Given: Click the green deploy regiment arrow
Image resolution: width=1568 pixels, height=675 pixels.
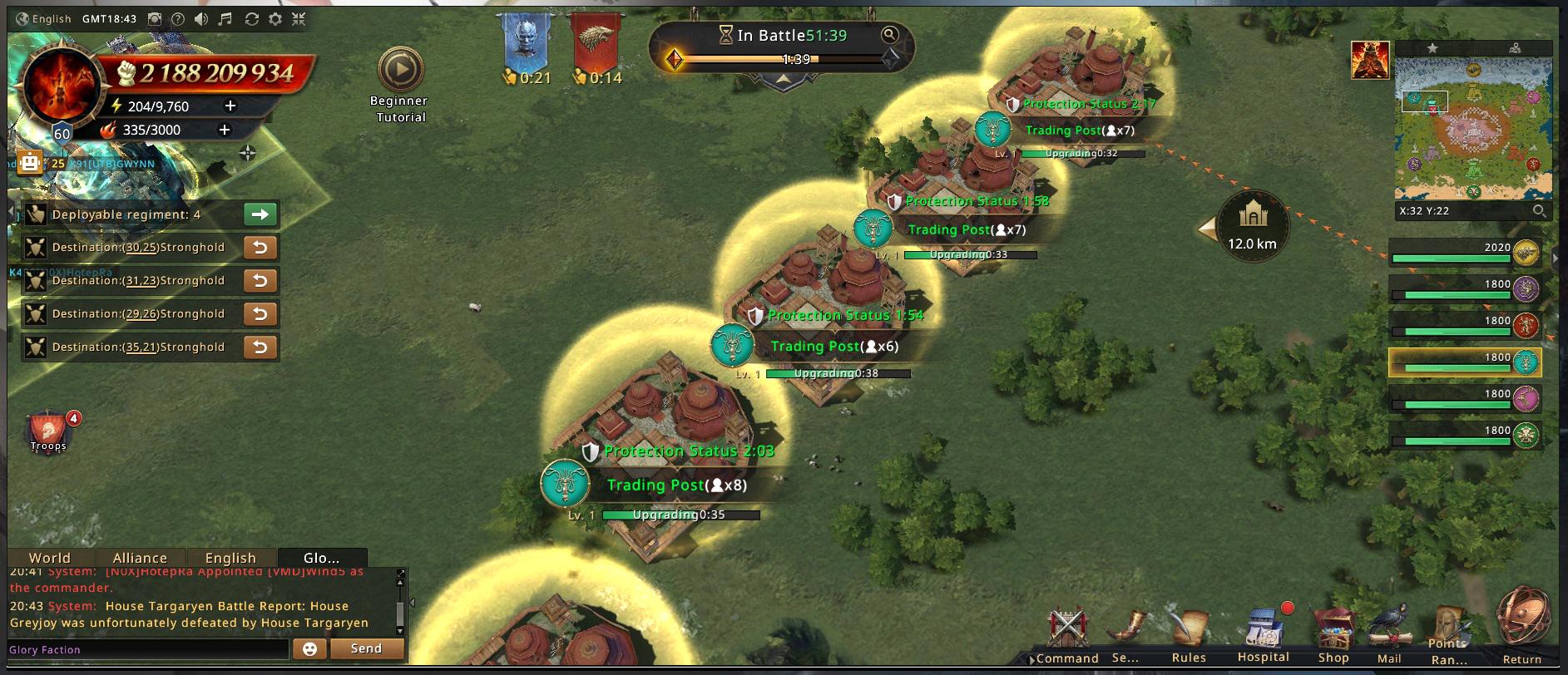Looking at the screenshot, I should point(260,214).
